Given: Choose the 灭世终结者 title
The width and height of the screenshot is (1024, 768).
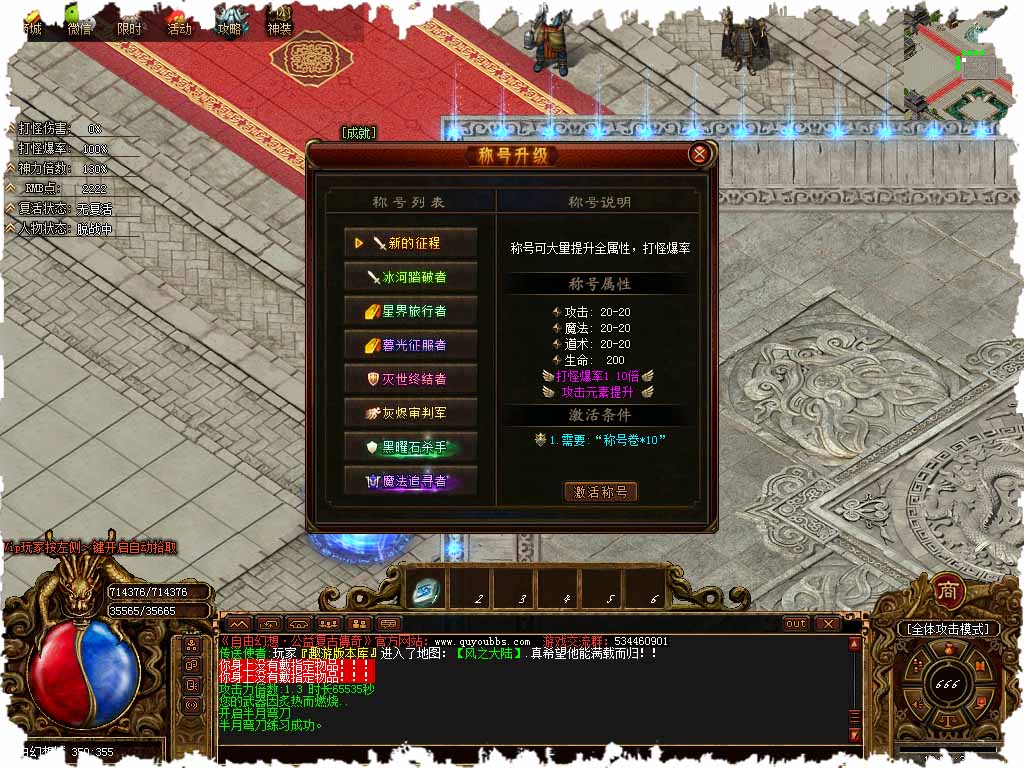Looking at the screenshot, I should pyautogui.click(x=411, y=379).
